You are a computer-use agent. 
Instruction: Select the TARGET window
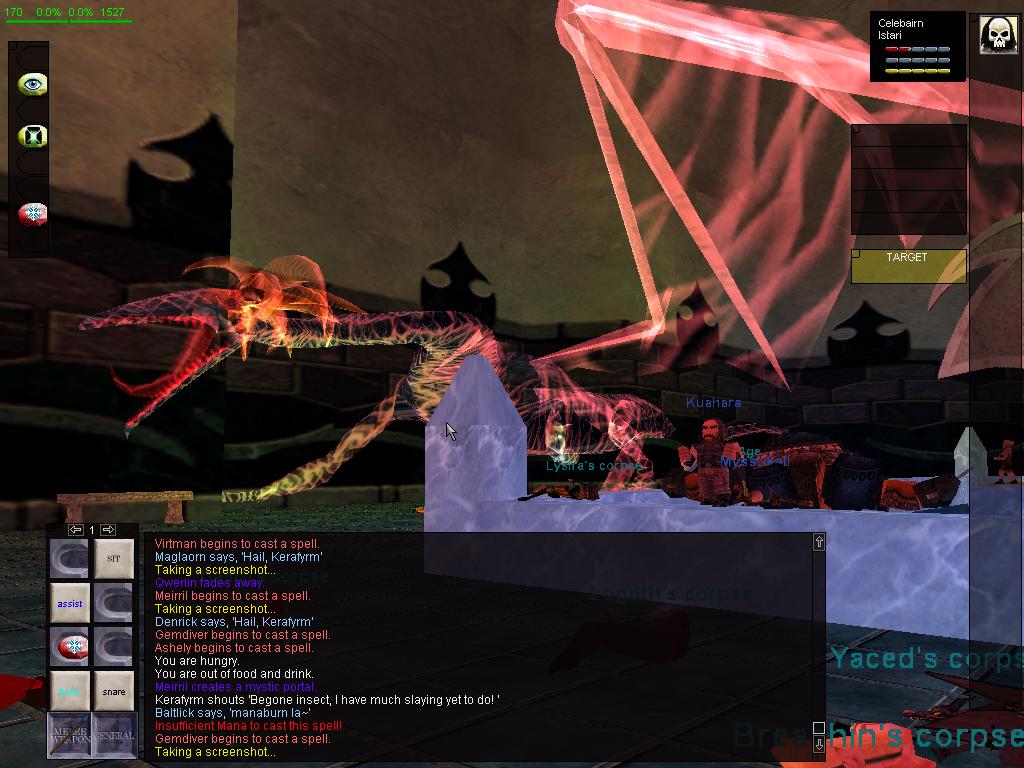click(908, 265)
